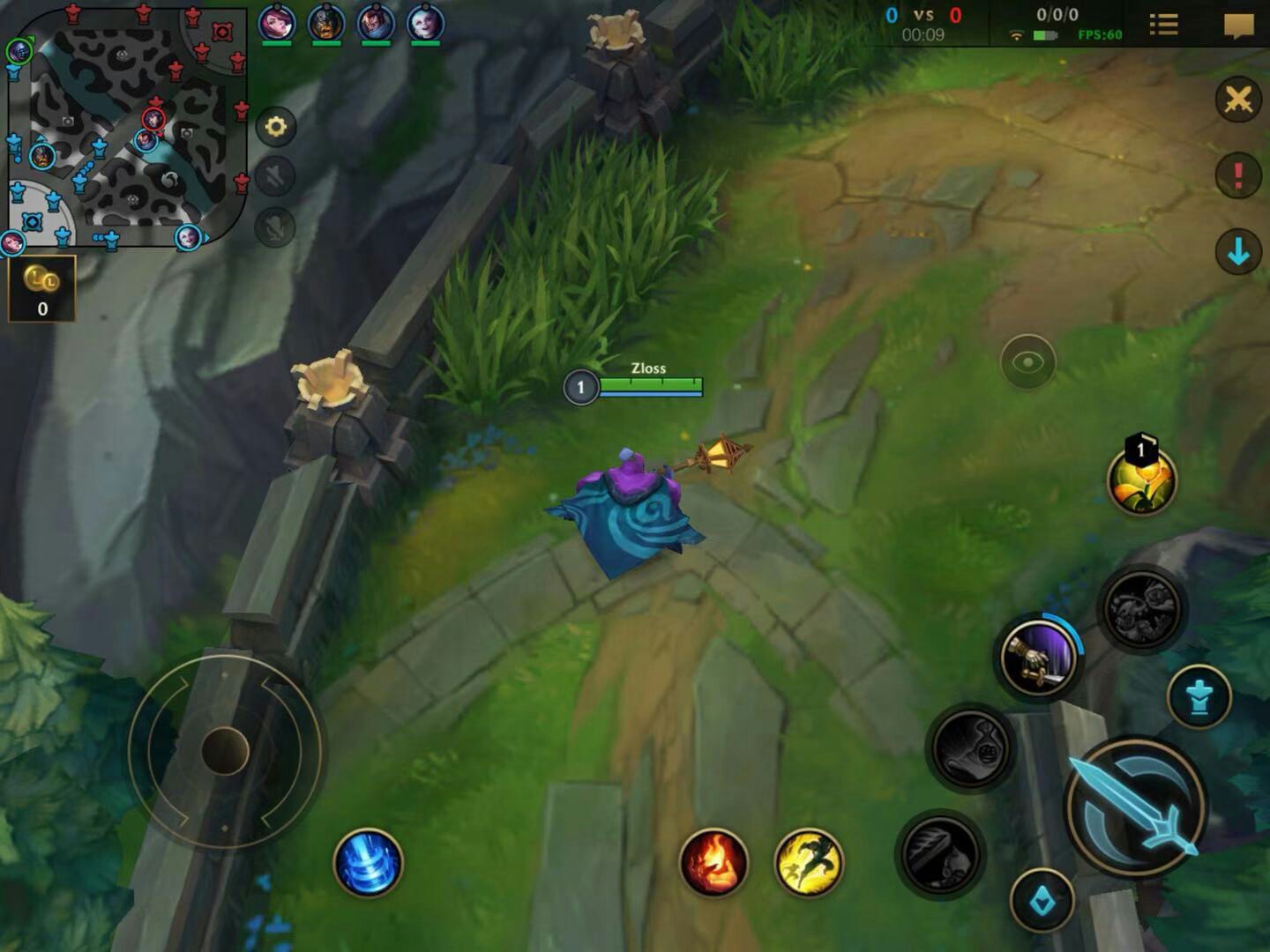Open the gear settings button

[275, 127]
